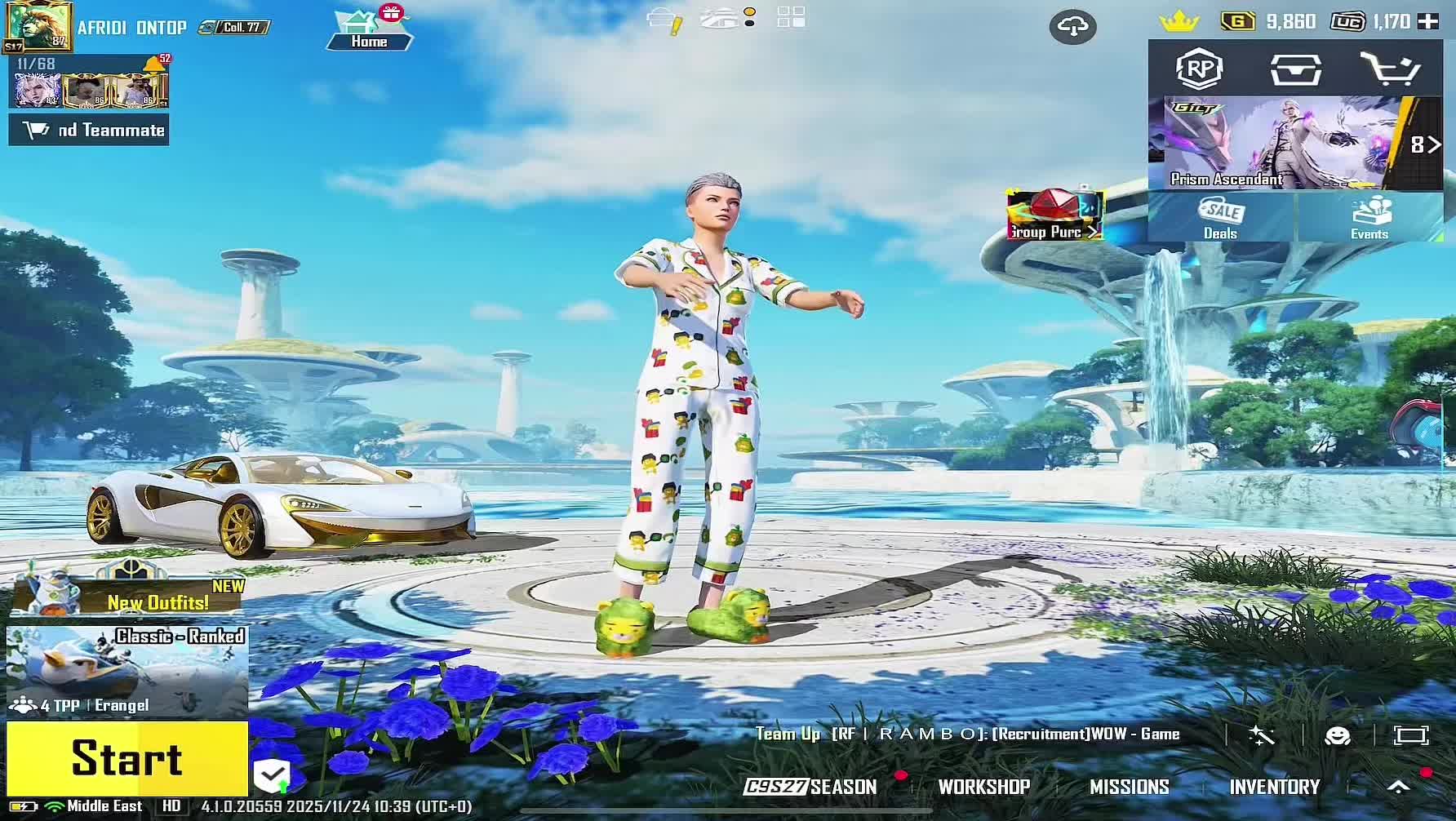The width and height of the screenshot is (1456, 821).
Task: Open the AFRIDI ONTOP player profile avatar
Action: (38, 27)
